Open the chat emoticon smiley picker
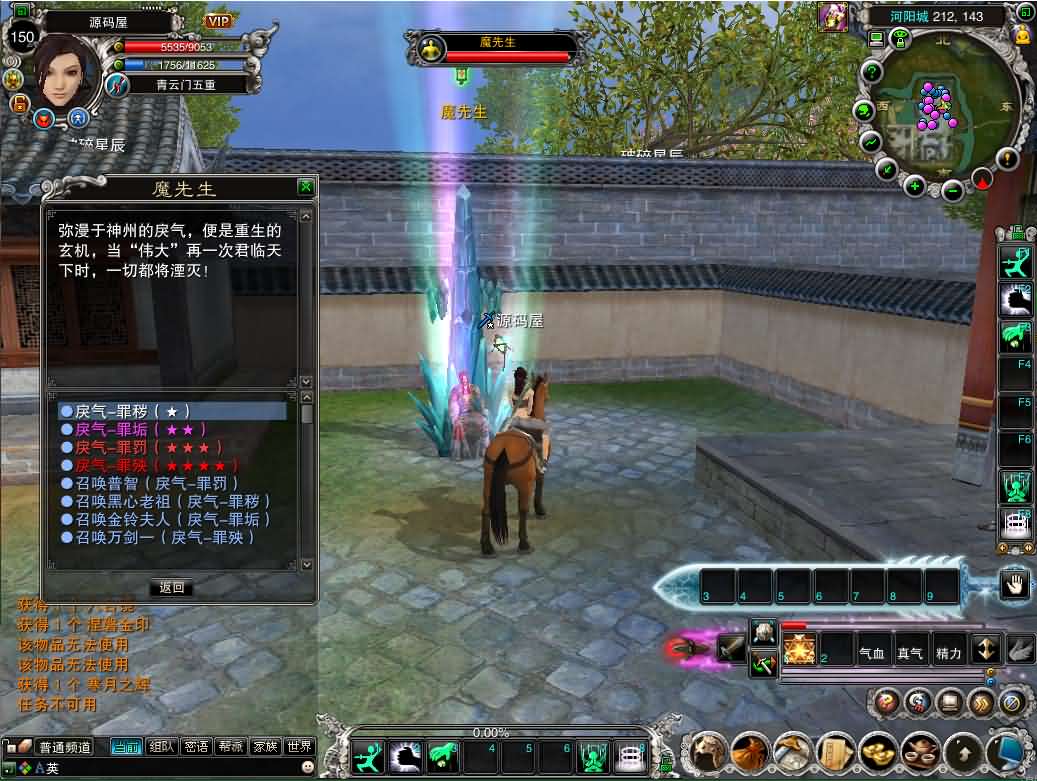The image size is (1037, 781). coord(307,767)
